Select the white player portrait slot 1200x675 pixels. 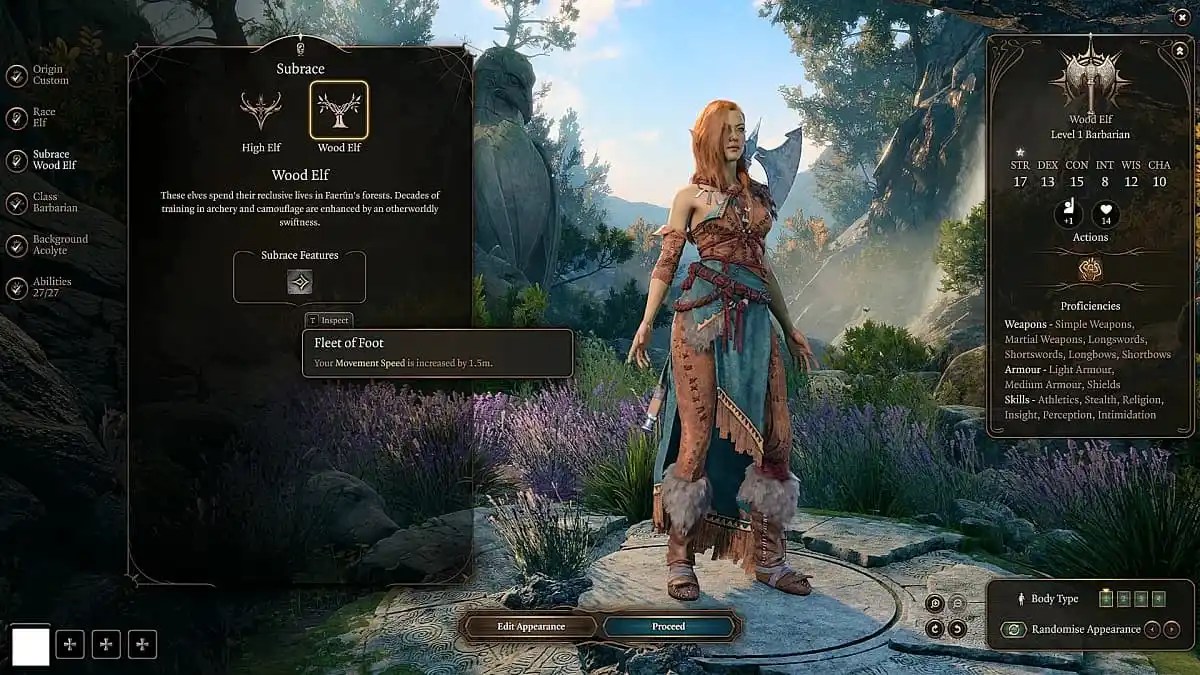(30, 645)
